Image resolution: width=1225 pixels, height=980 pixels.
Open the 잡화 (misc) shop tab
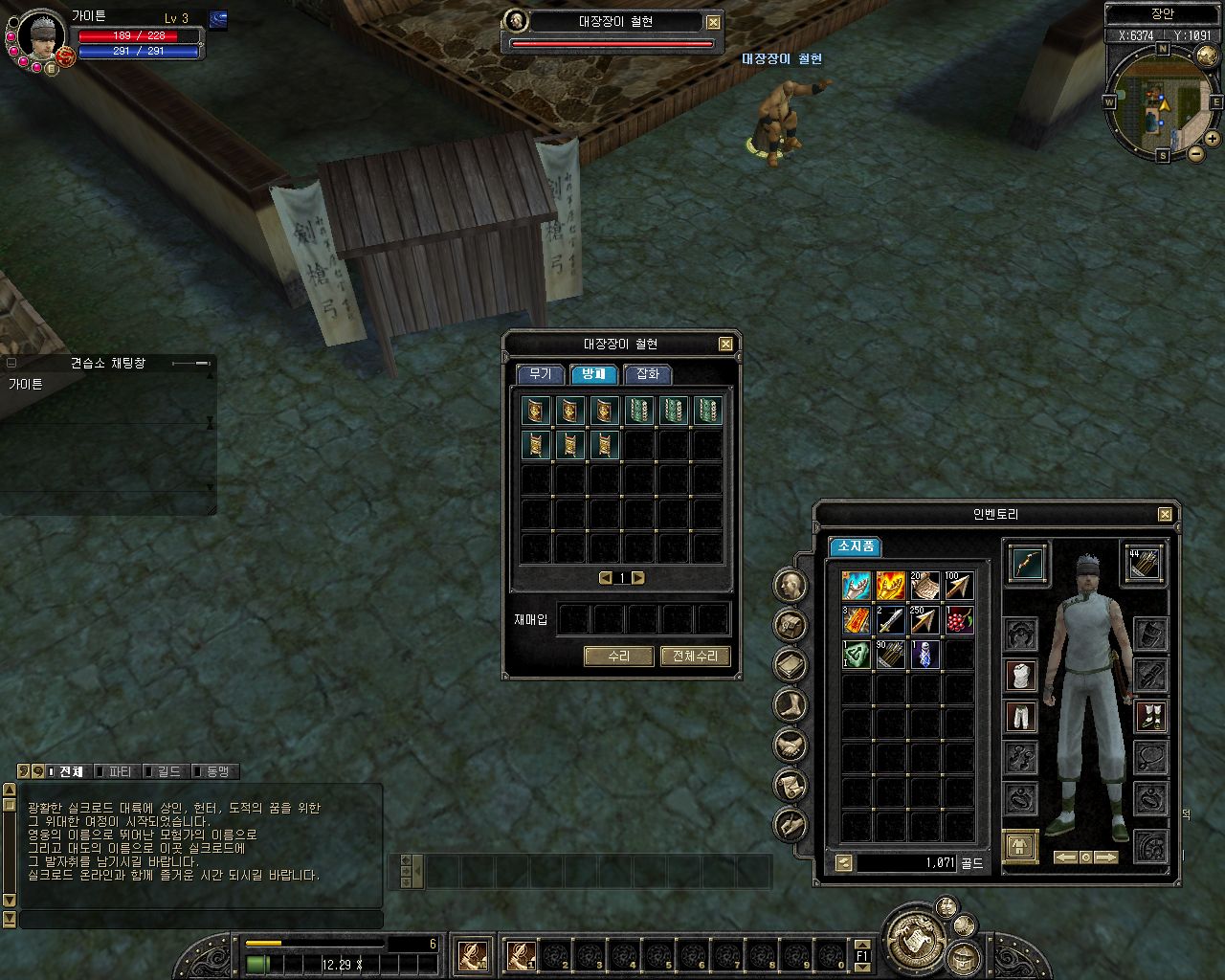(647, 374)
